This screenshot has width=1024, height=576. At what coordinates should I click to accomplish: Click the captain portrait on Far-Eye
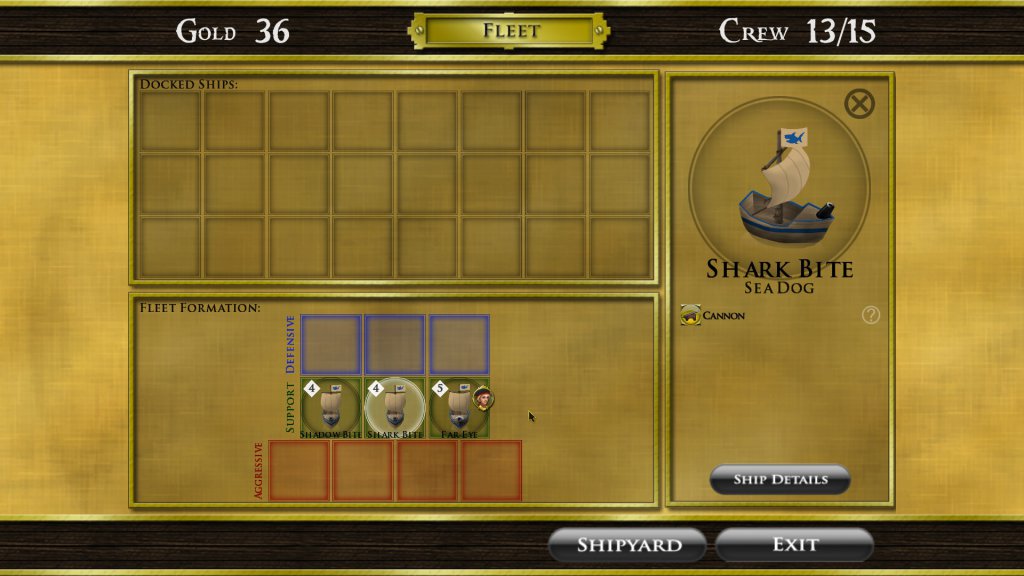tap(483, 397)
